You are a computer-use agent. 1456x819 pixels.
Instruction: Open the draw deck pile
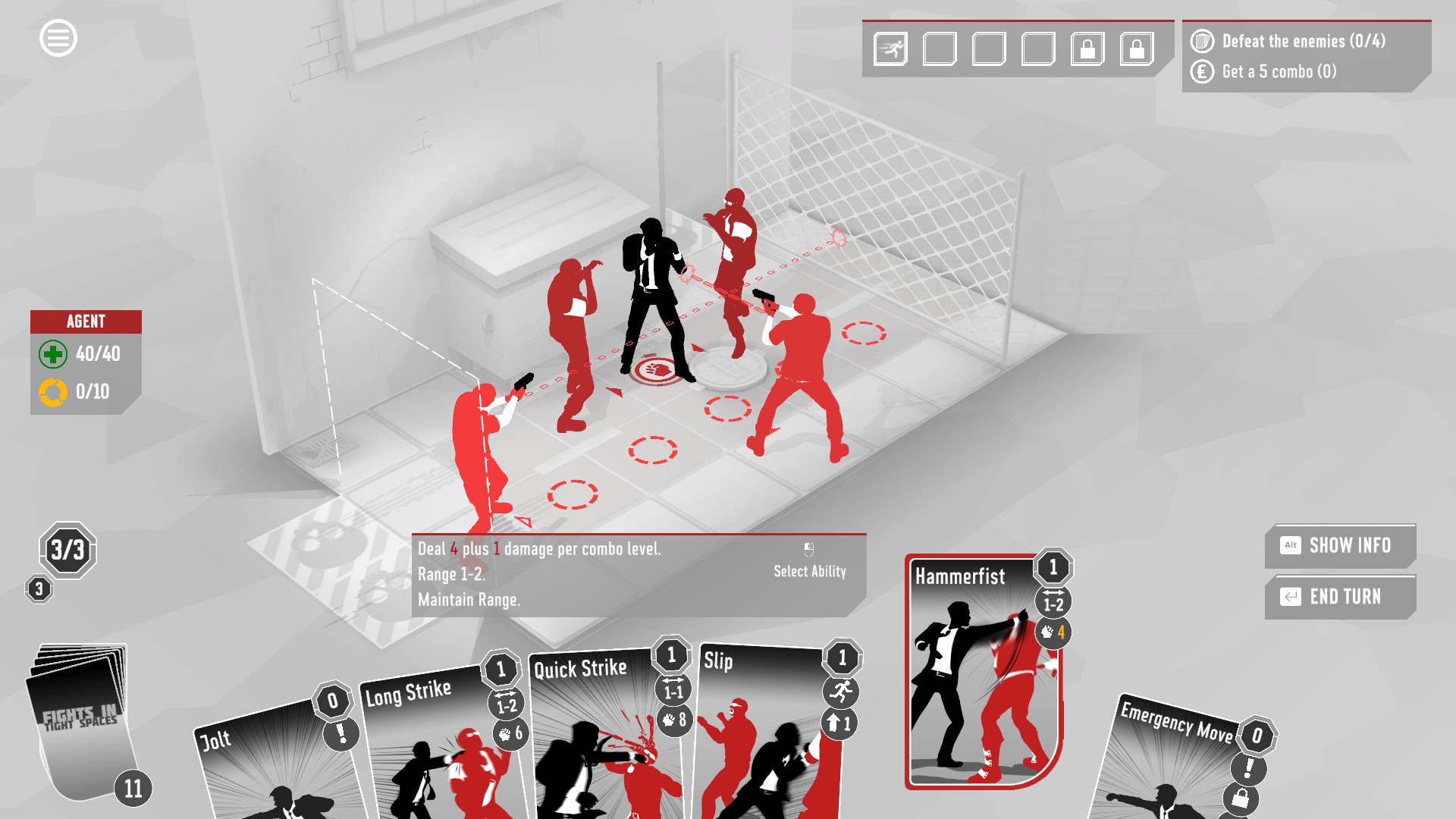point(80,720)
